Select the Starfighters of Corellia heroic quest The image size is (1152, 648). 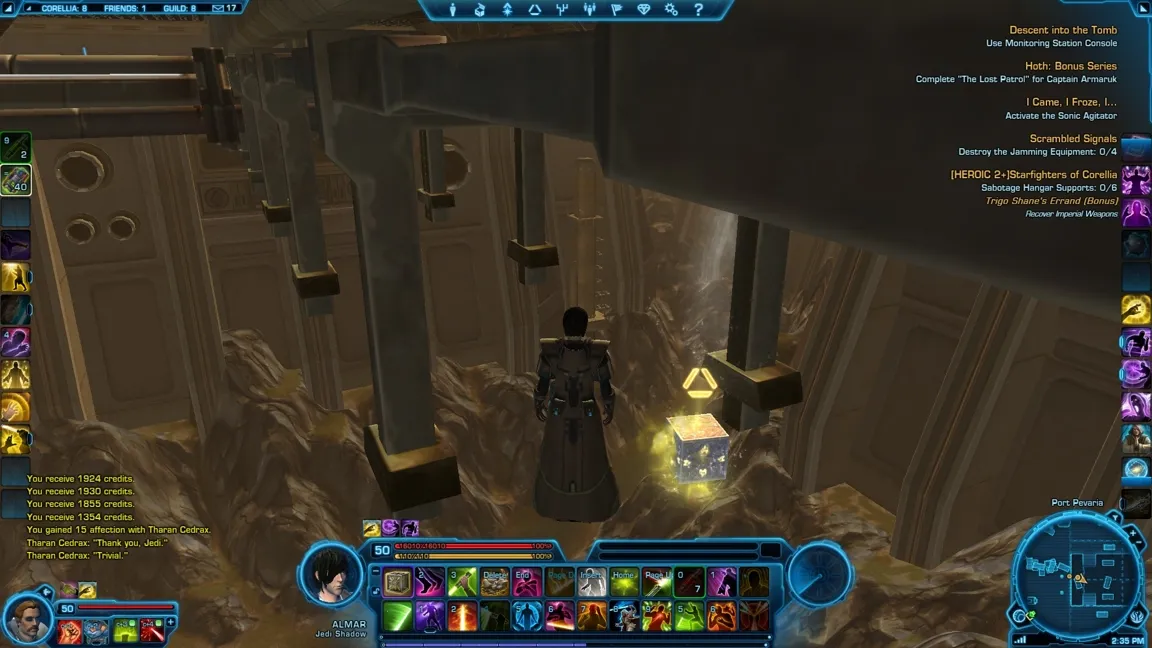(x=1033, y=175)
